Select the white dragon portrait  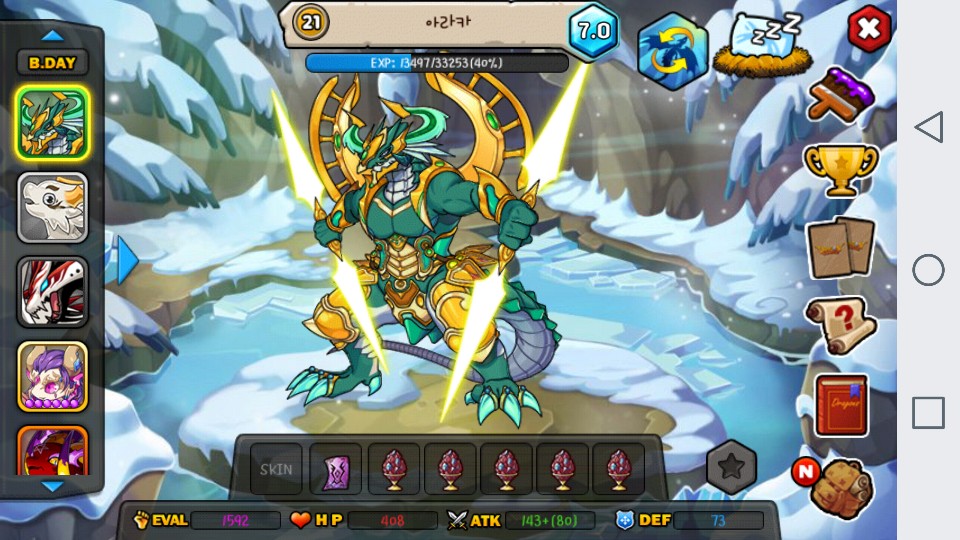[52, 207]
